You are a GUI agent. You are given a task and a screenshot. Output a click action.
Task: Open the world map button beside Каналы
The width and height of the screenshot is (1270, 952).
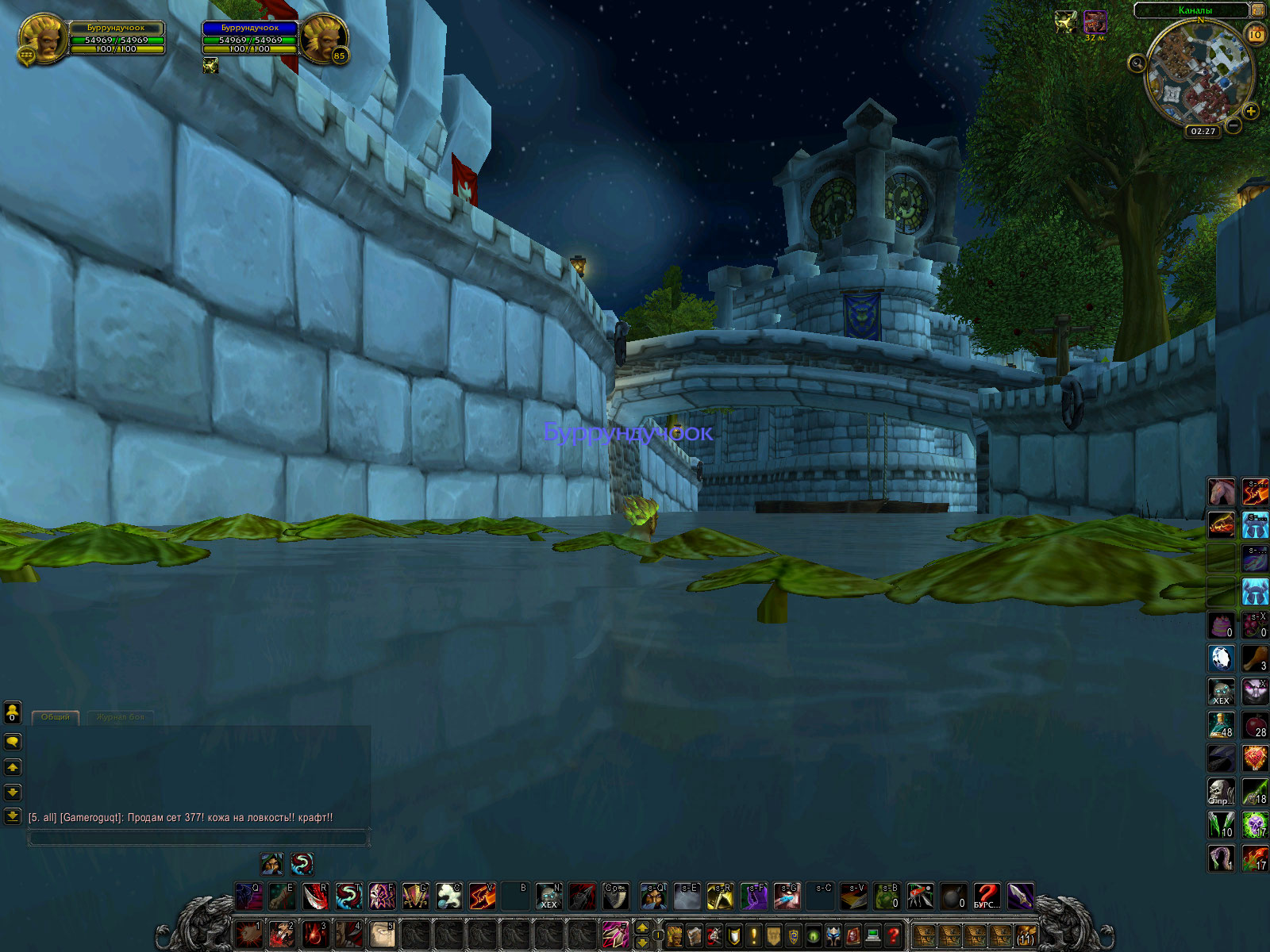[x=1258, y=10]
